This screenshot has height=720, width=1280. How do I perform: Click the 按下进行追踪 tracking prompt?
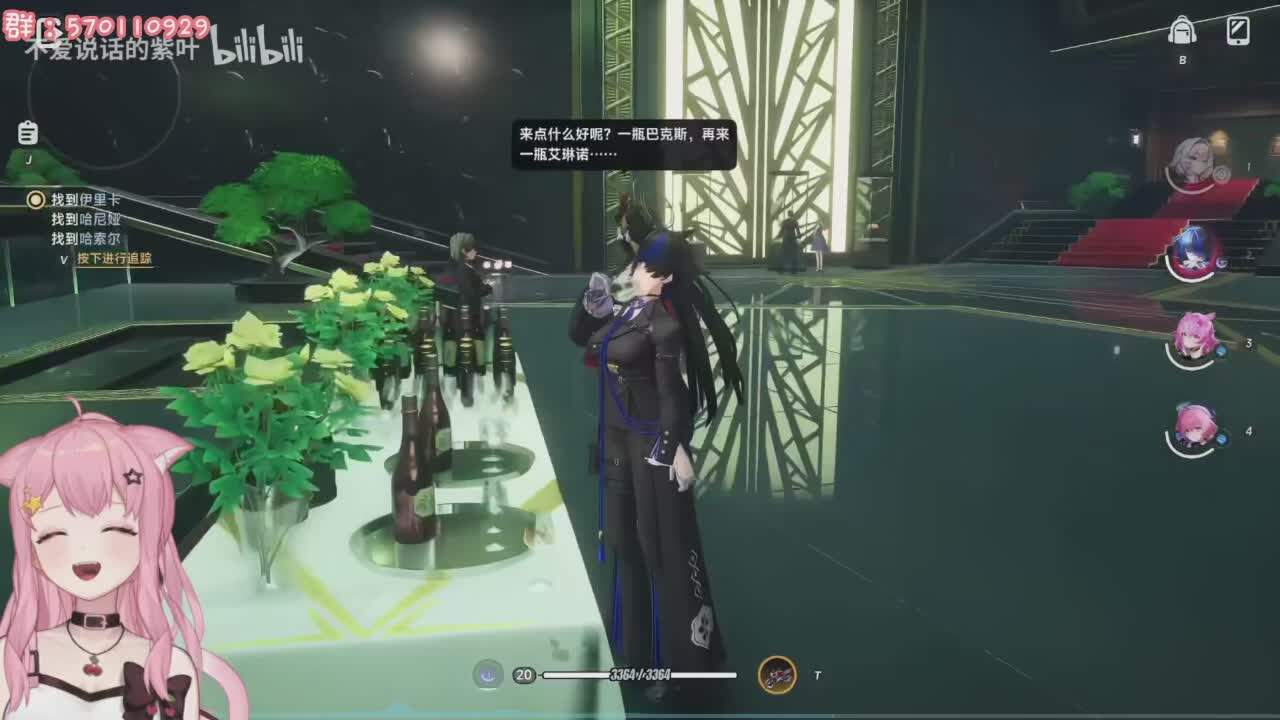114,259
